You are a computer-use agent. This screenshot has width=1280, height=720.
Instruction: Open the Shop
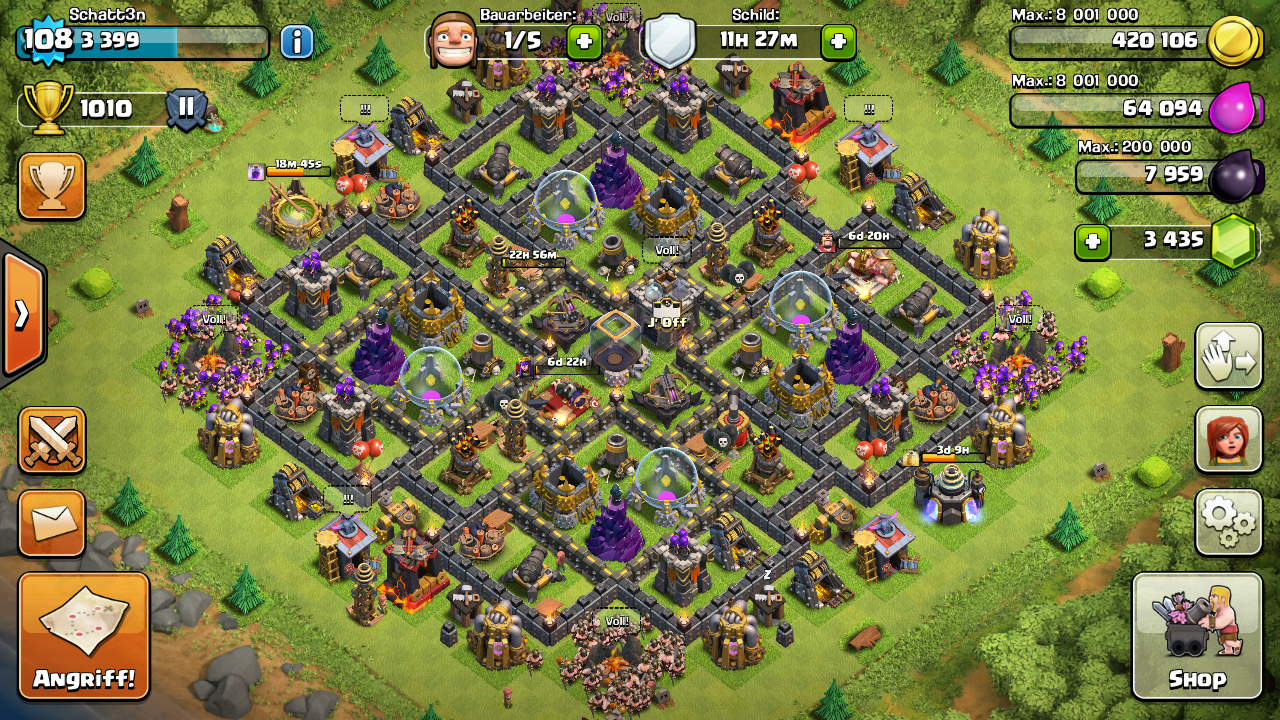(1197, 636)
